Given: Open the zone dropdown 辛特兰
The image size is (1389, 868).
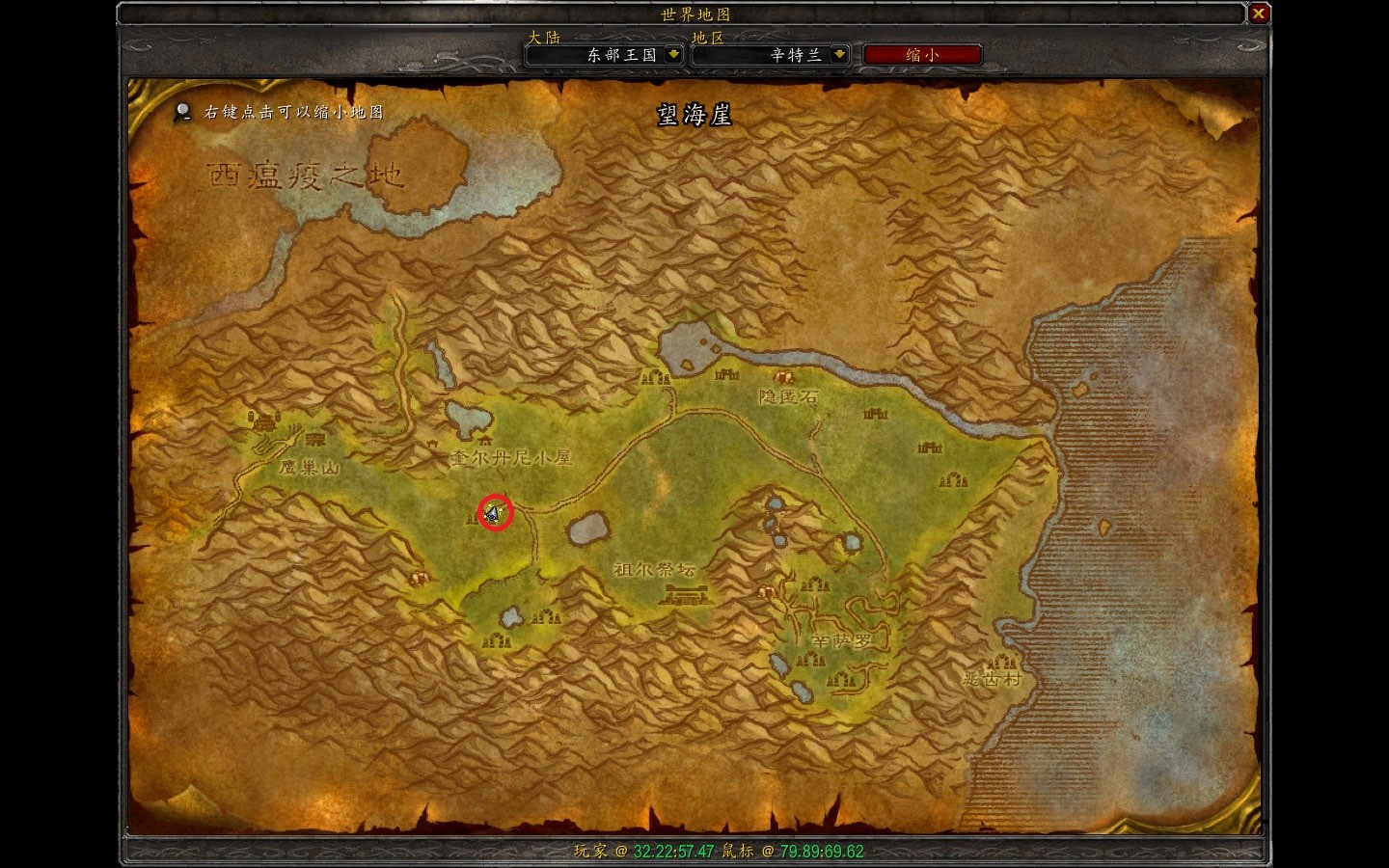Looking at the screenshot, I should tap(839, 55).
